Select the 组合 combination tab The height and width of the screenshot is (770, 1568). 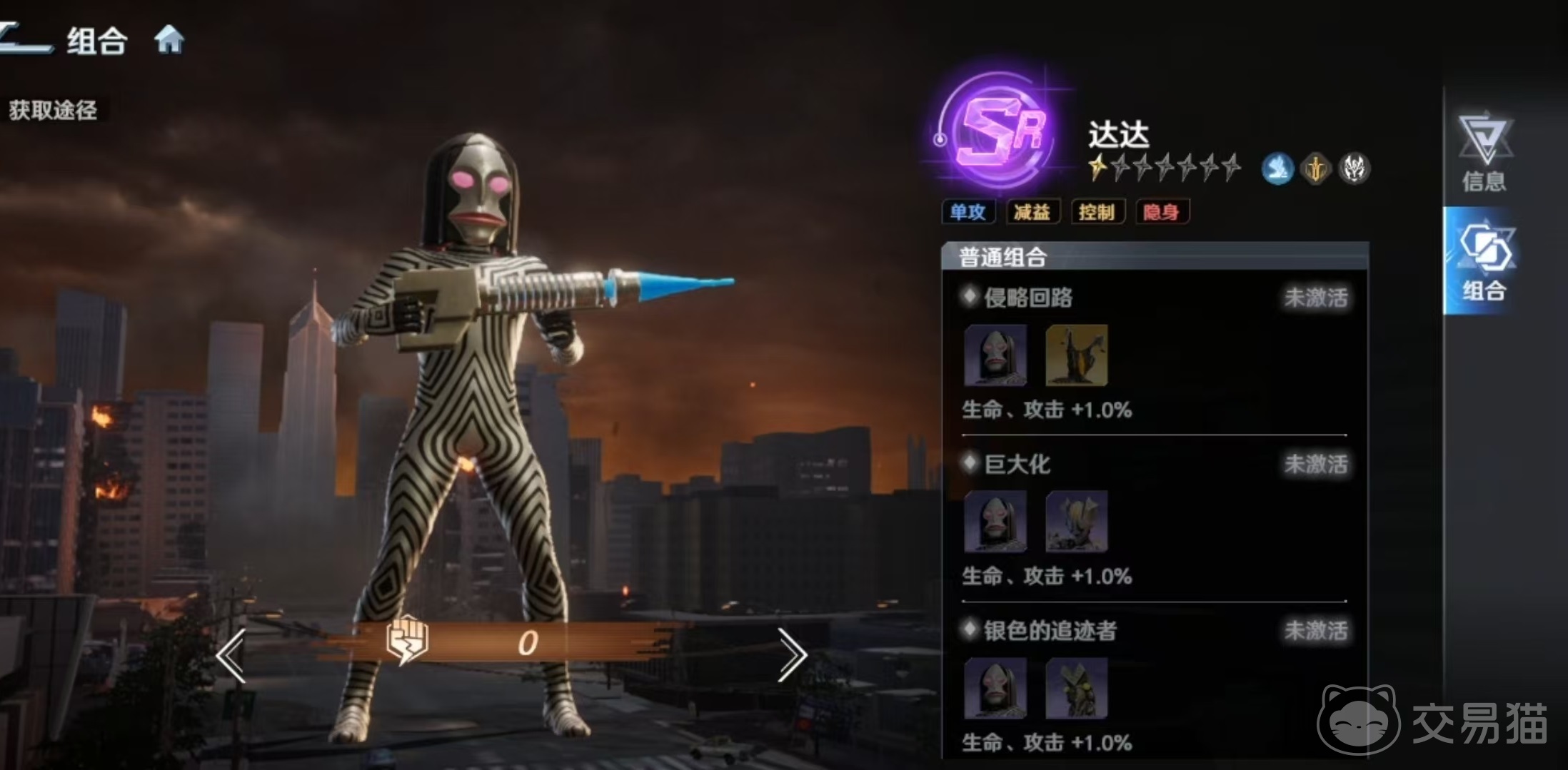click(x=1484, y=261)
